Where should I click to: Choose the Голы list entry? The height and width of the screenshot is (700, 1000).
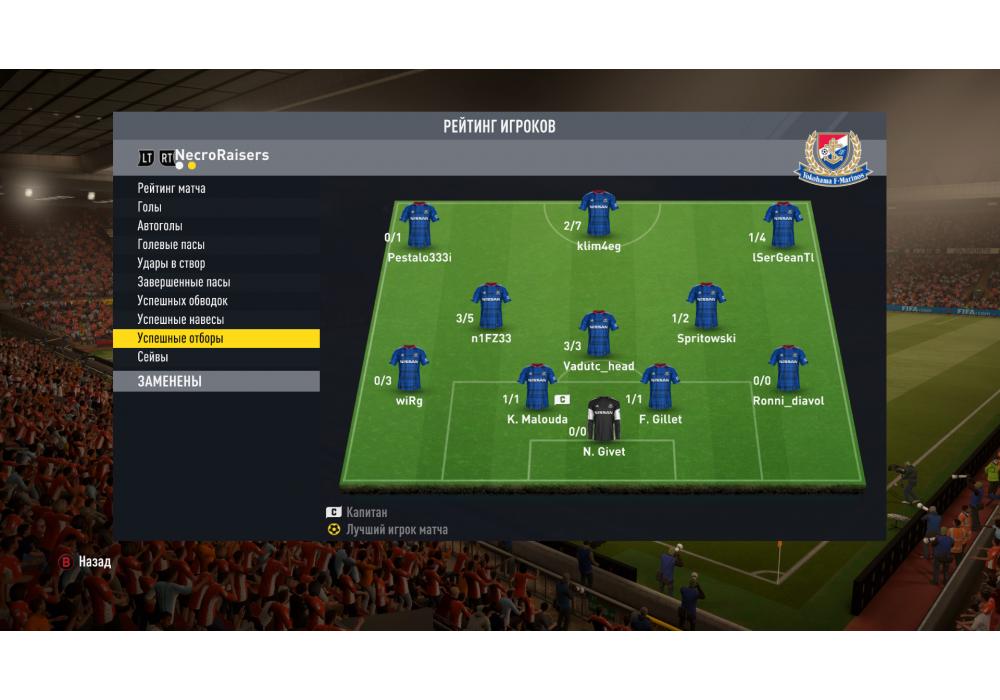point(150,207)
